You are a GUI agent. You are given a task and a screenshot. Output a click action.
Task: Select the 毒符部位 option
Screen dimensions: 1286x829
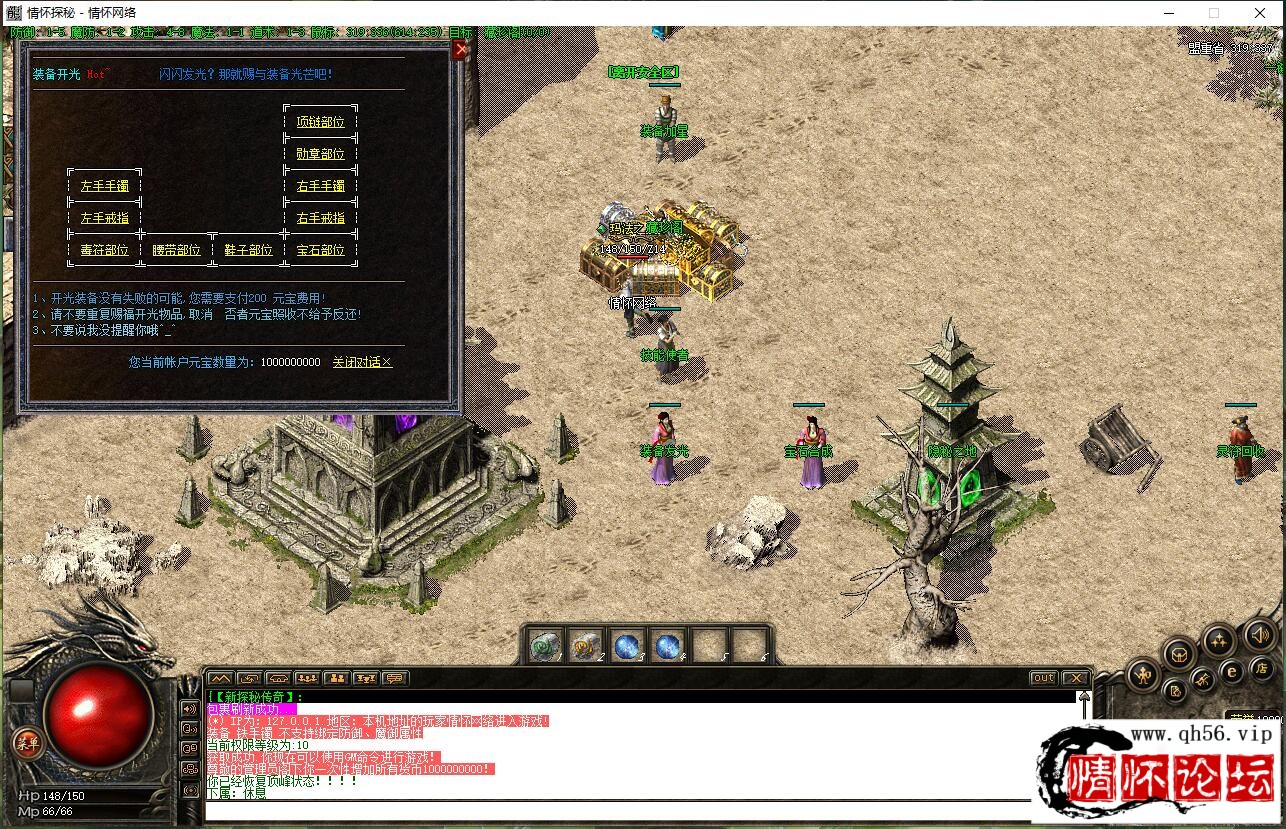point(105,250)
